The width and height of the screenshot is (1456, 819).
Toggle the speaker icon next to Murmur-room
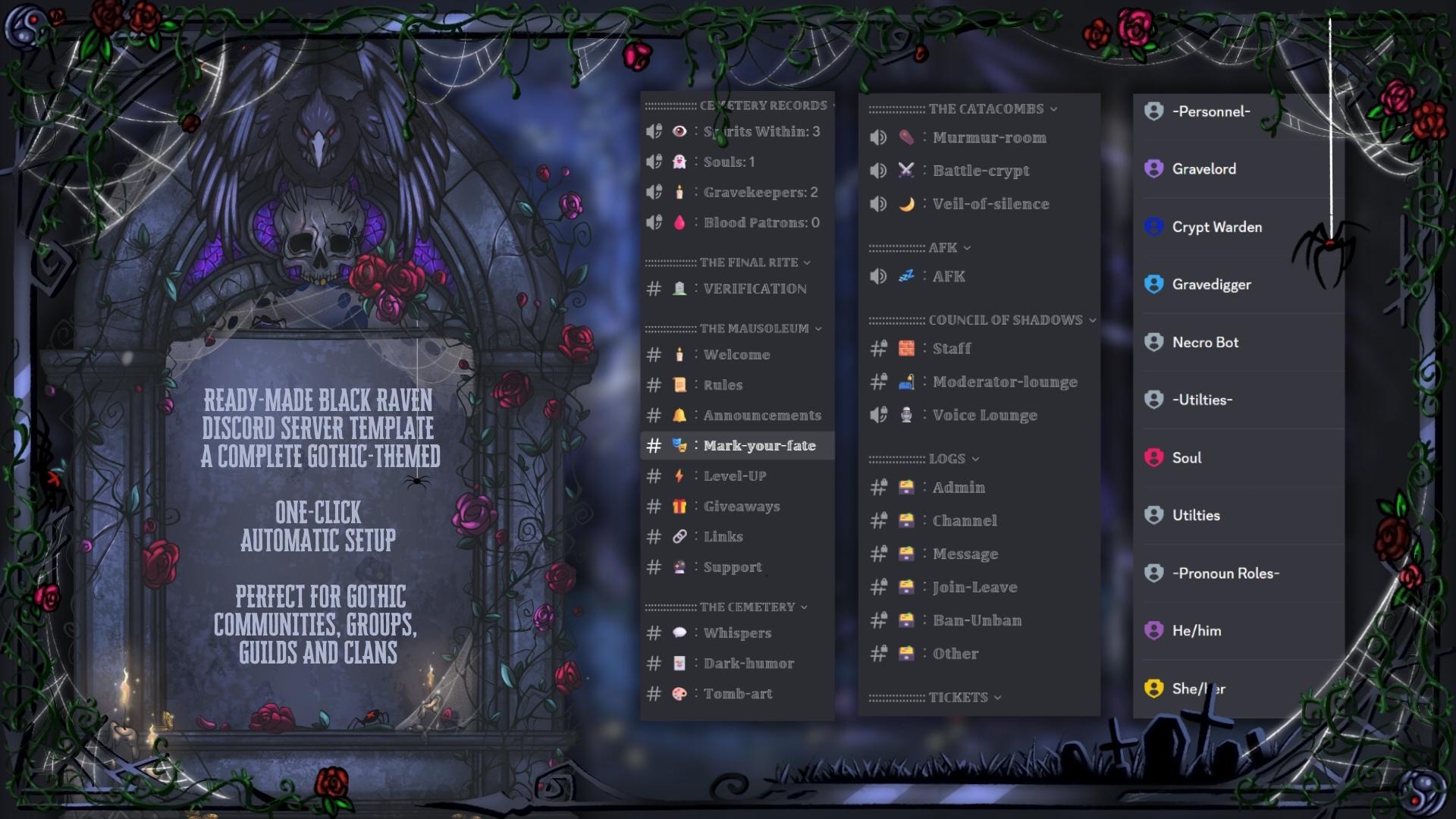click(878, 137)
